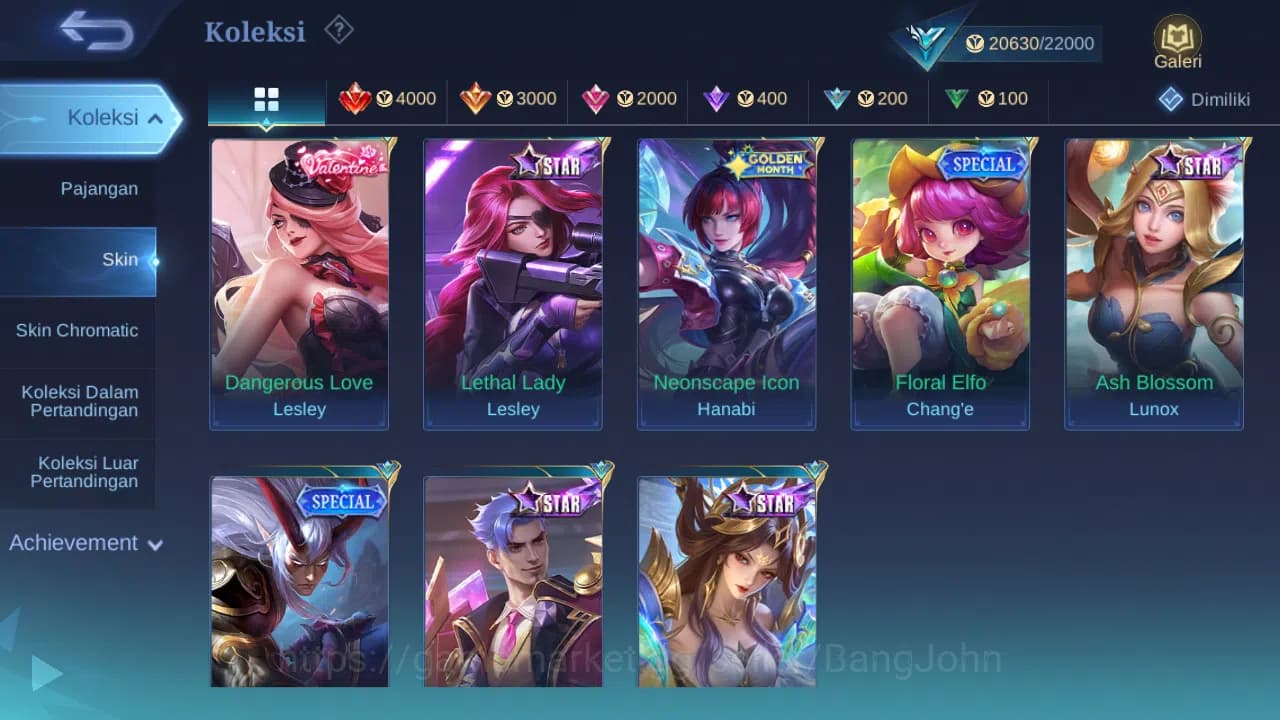The width and height of the screenshot is (1280, 720).
Task: Click the 20630/22000 ticket progress counter
Action: tap(1030, 43)
